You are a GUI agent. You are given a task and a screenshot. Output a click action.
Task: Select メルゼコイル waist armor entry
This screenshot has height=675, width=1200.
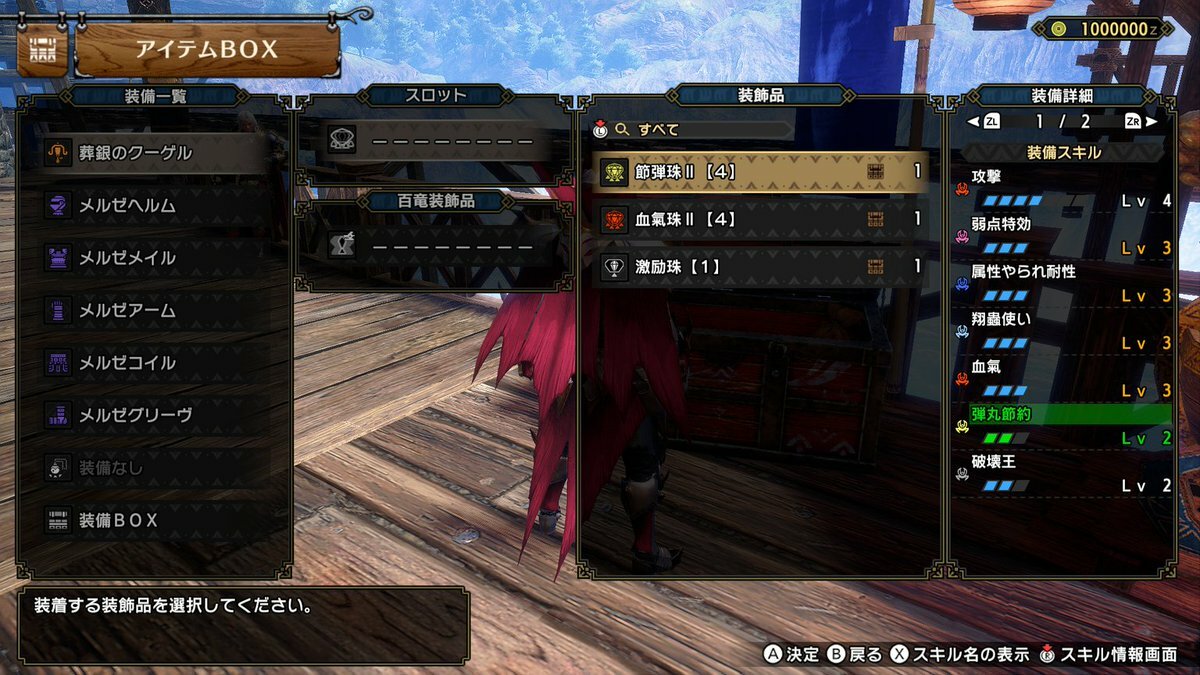click(x=155, y=363)
